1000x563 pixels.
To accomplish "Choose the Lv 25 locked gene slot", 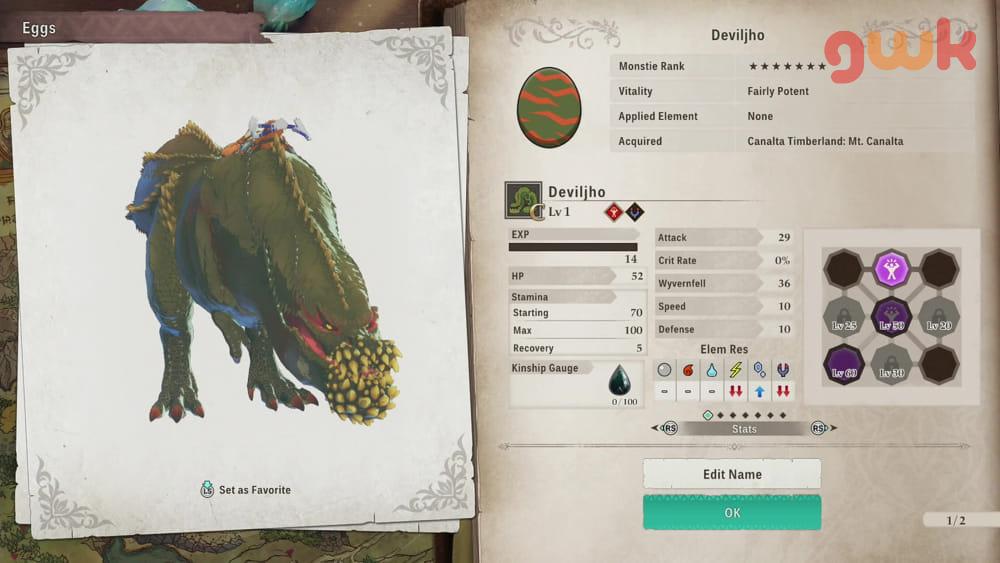I will coord(843,317).
